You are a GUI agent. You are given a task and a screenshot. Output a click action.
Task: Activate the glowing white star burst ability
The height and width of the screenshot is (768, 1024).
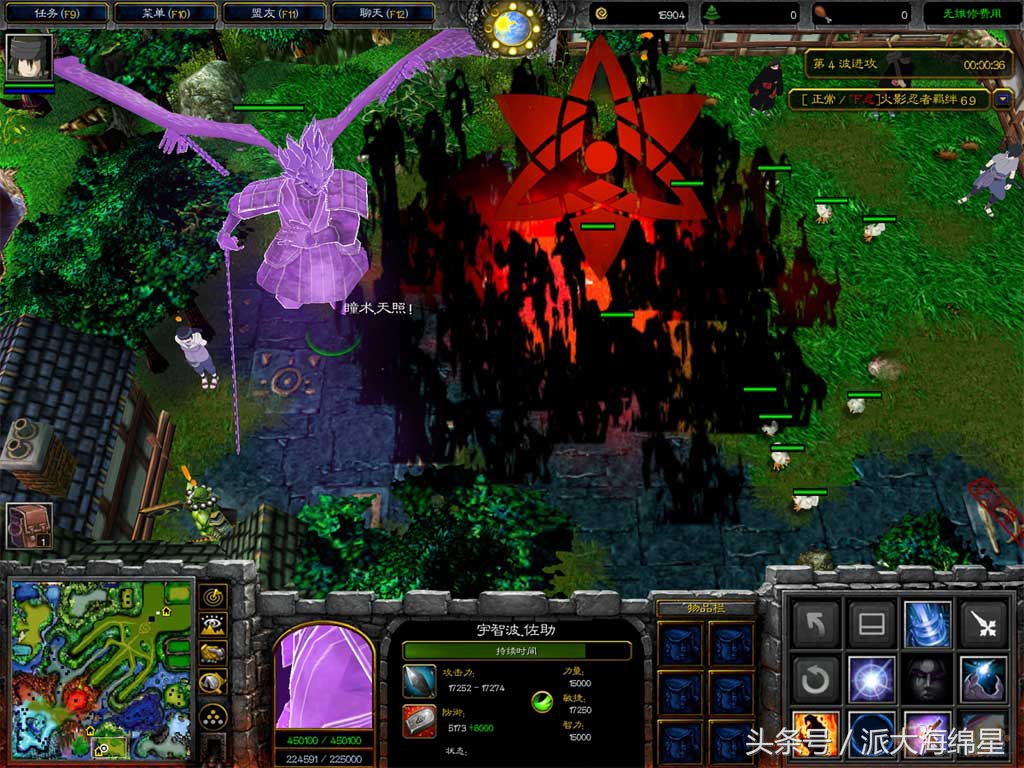pos(871,681)
